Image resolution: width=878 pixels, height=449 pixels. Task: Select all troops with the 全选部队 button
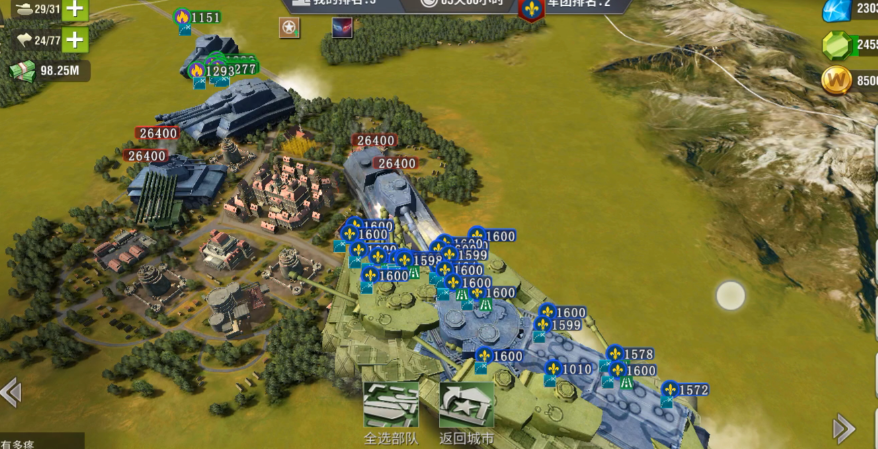[x=390, y=407]
